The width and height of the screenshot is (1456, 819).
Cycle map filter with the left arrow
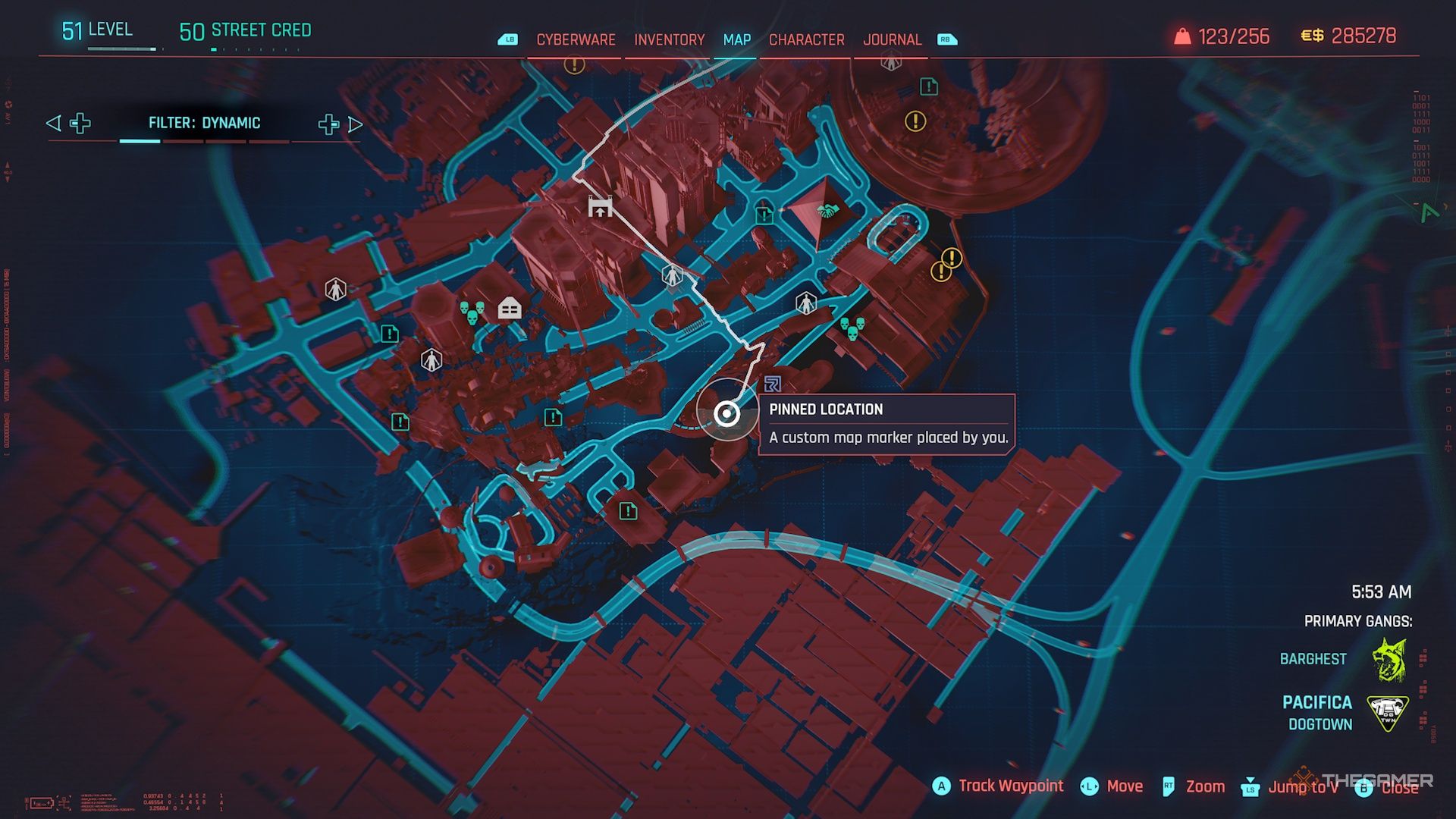pos(53,124)
